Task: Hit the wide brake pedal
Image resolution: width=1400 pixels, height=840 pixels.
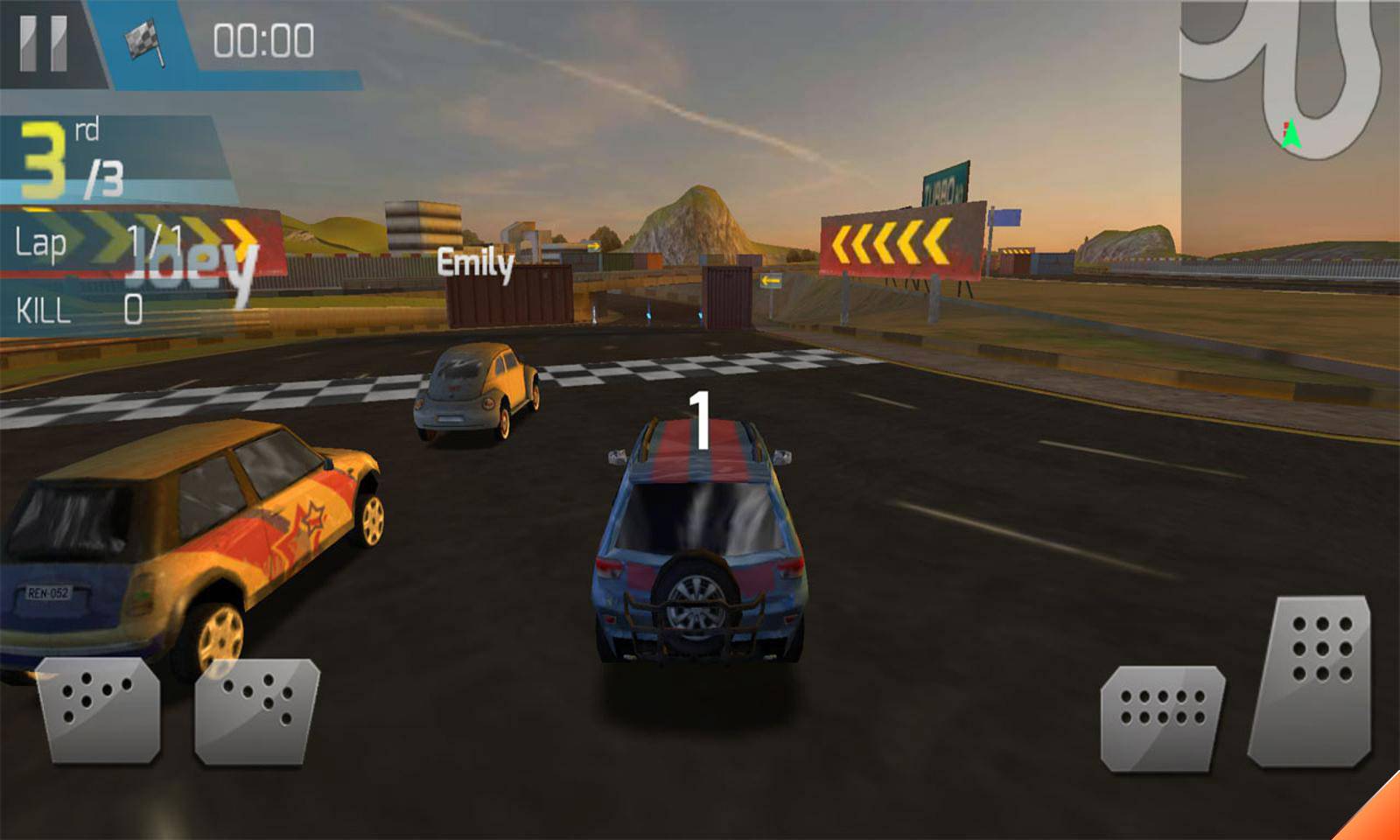Action: pyautogui.click(x=1161, y=717)
